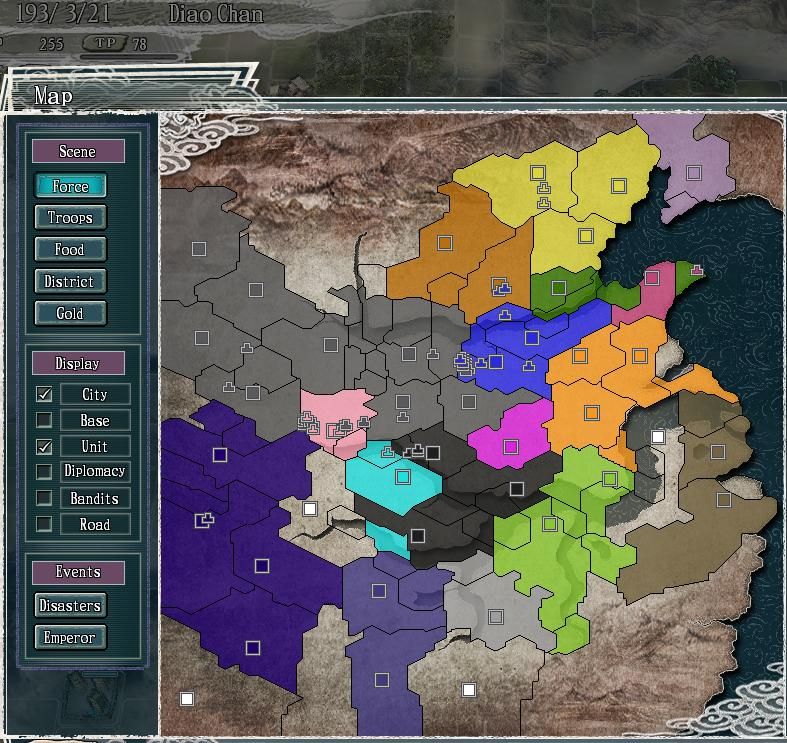Screen dimensions: 787x743
Task: Turn on the Diplomacy display checkbox
Action: 44,472
